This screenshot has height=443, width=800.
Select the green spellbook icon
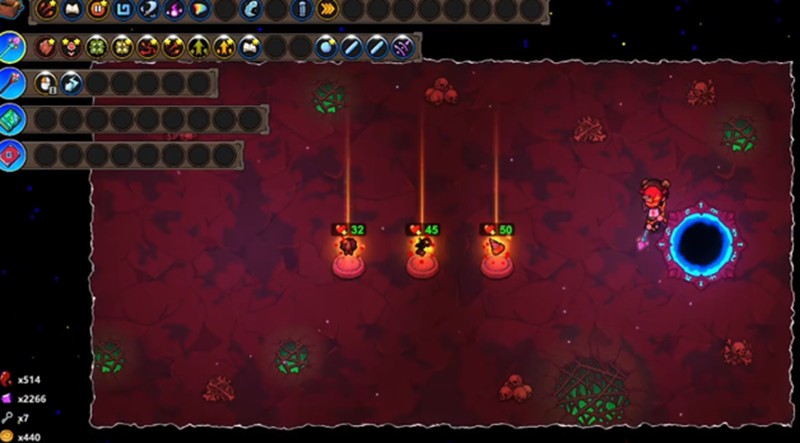(x=11, y=119)
